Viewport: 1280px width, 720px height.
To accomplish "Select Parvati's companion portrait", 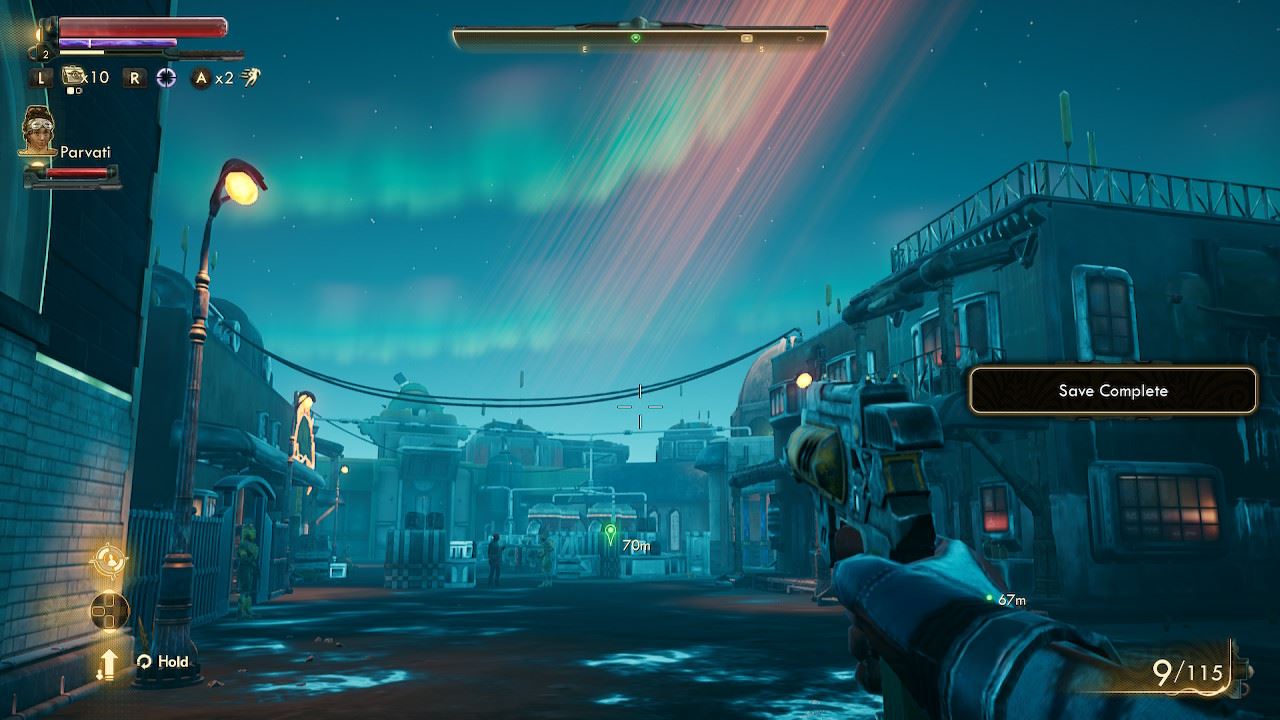I will point(37,131).
